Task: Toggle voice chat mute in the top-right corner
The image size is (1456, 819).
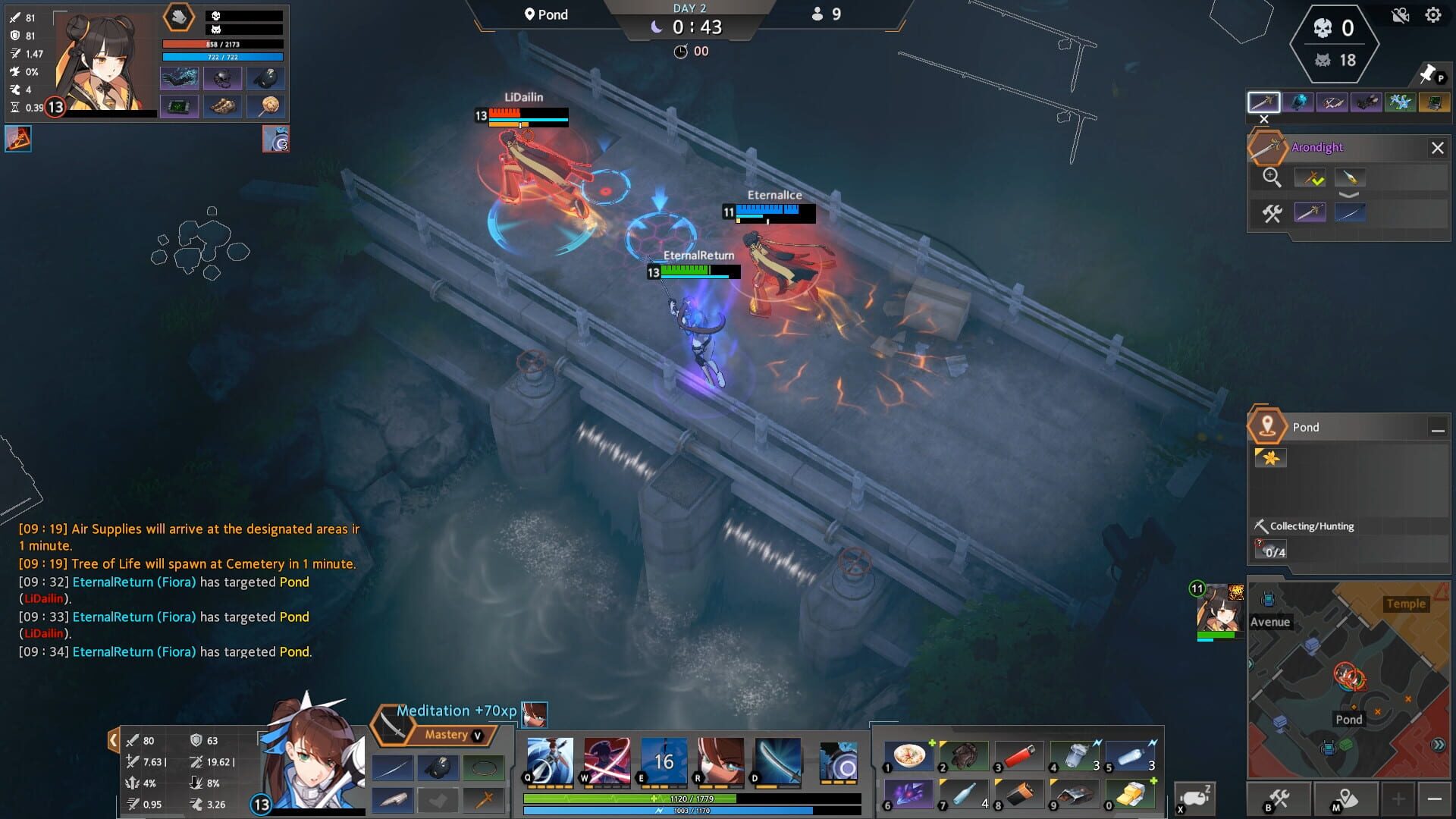Action: click(1399, 14)
